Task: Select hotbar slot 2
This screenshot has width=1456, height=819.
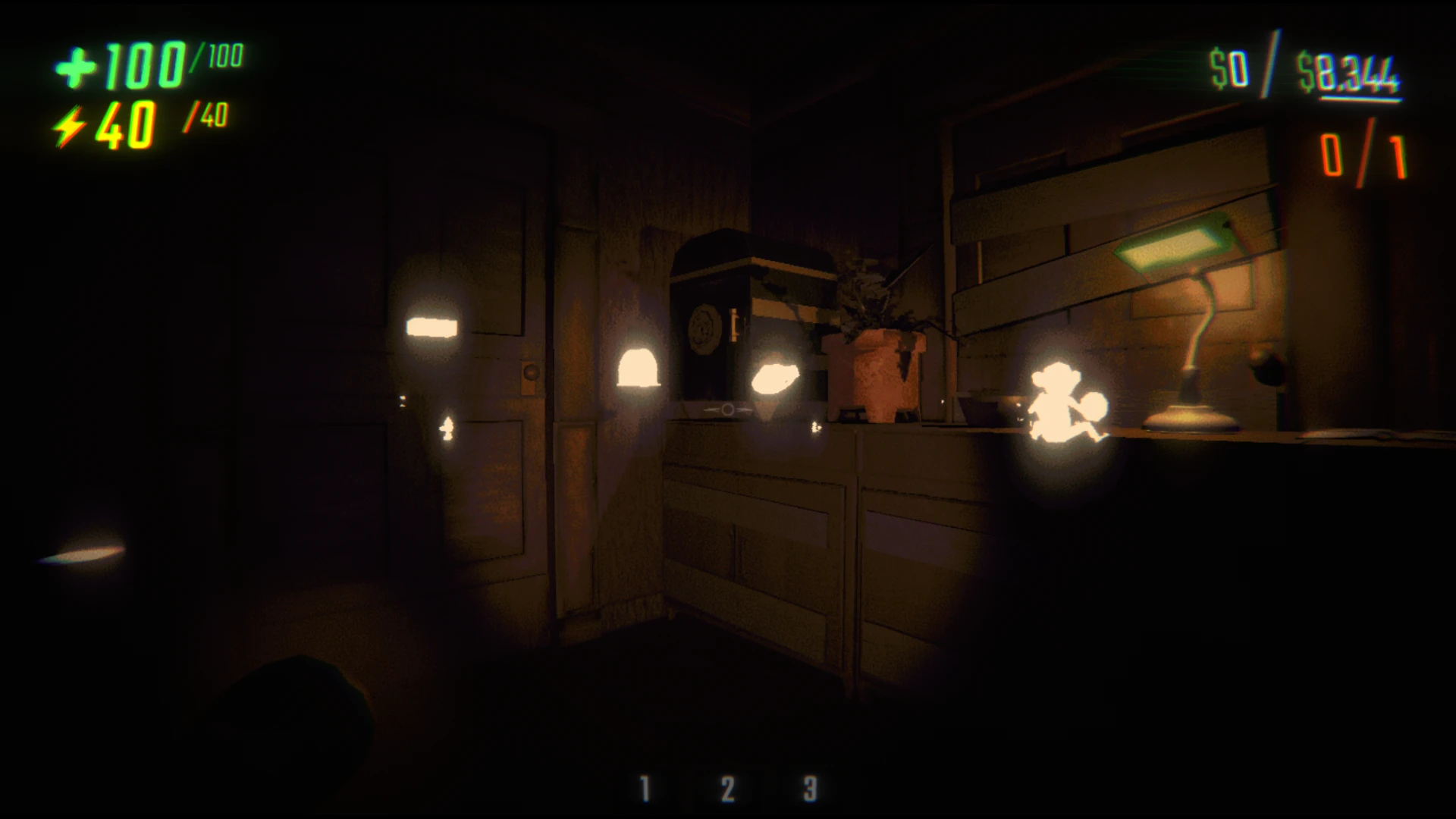Action: 727,786
